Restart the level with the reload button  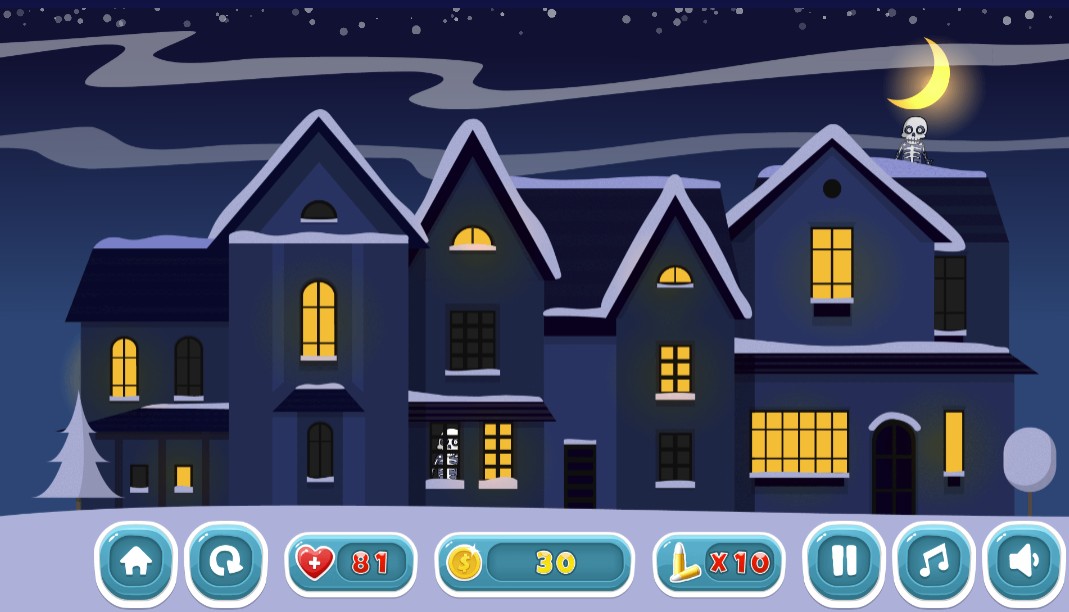pos(226,562)
